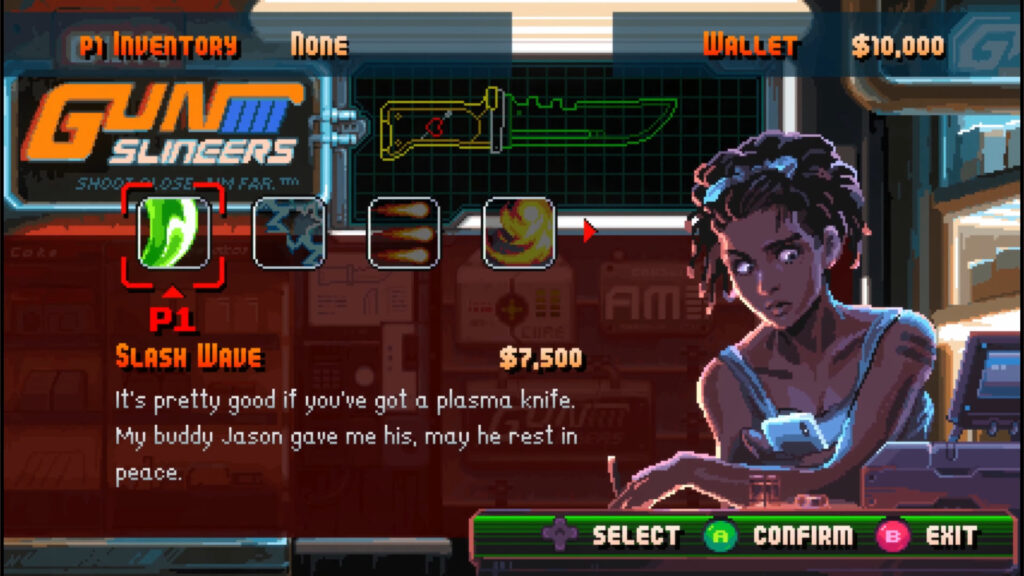
Task: Select the swirling flame item icon
Action: coord(519,233)
